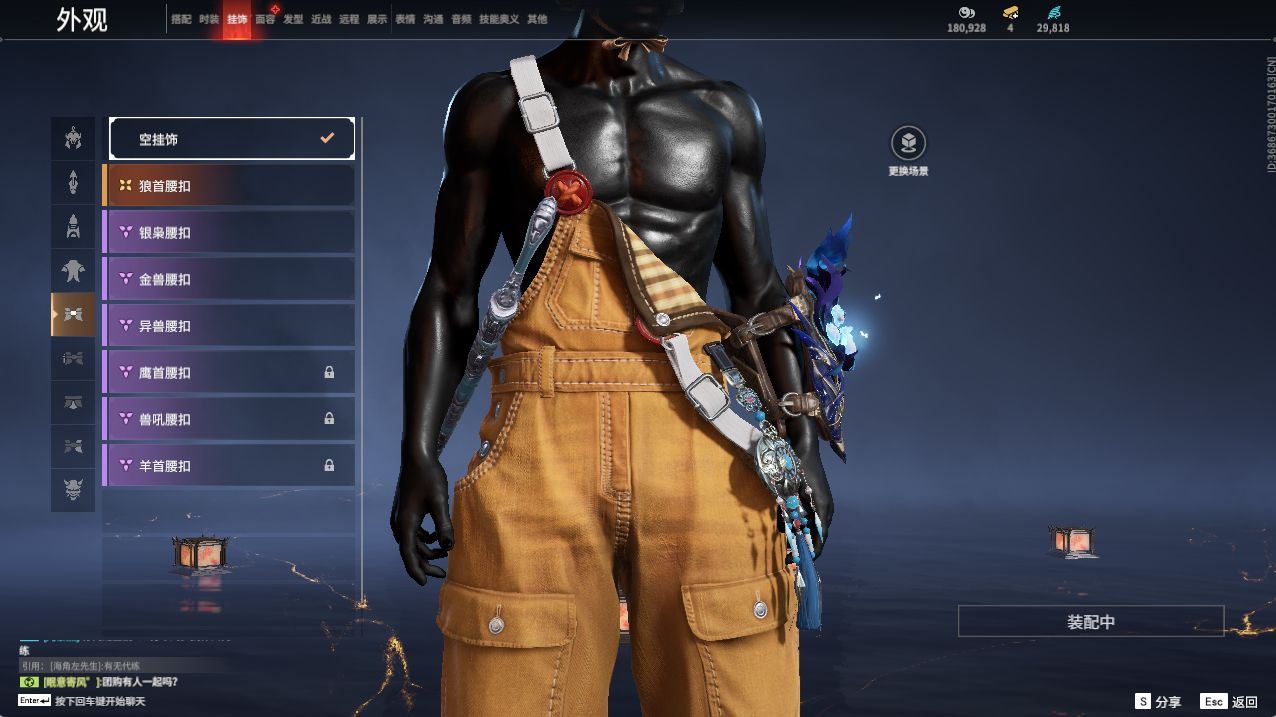Select the locked 鹰首腰扣 entry
1276x717 pixels.
[x=229, y=372]
